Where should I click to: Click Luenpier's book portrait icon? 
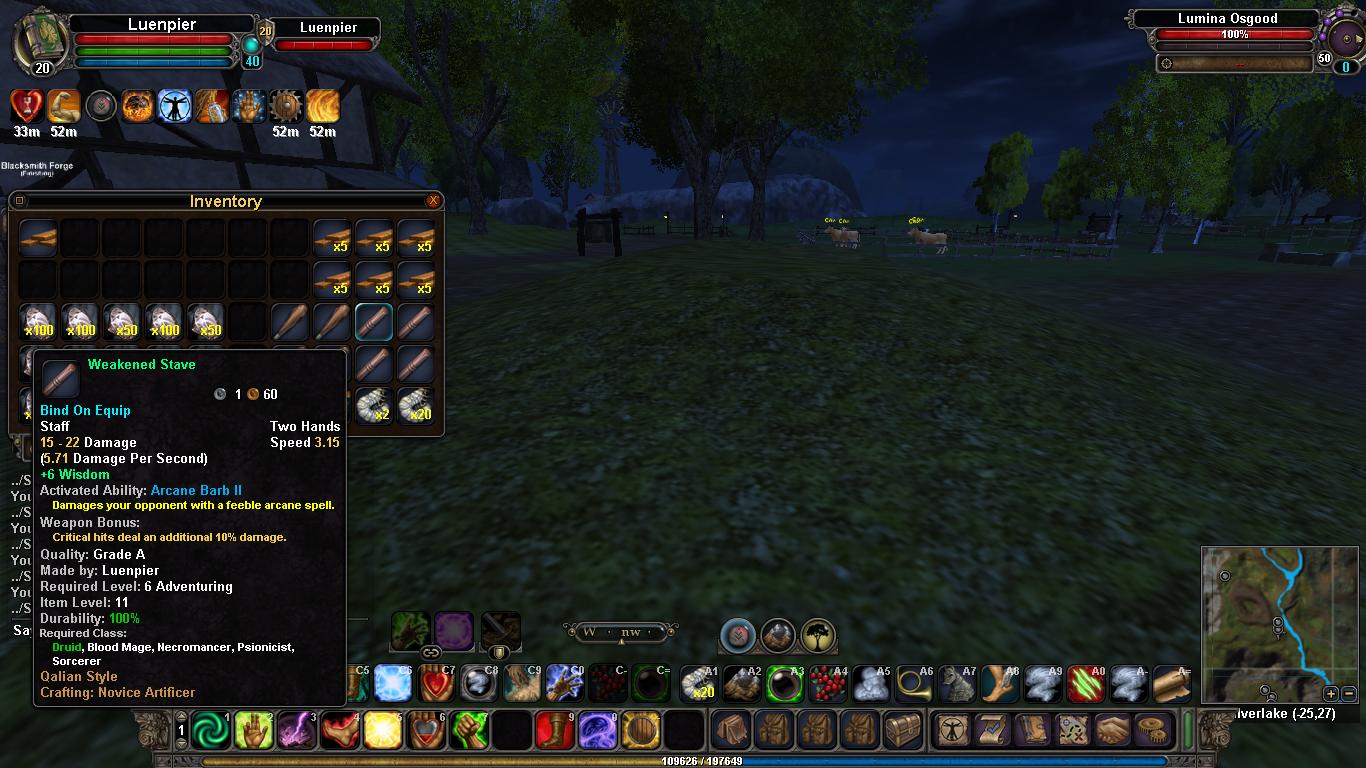click(40, 42)
